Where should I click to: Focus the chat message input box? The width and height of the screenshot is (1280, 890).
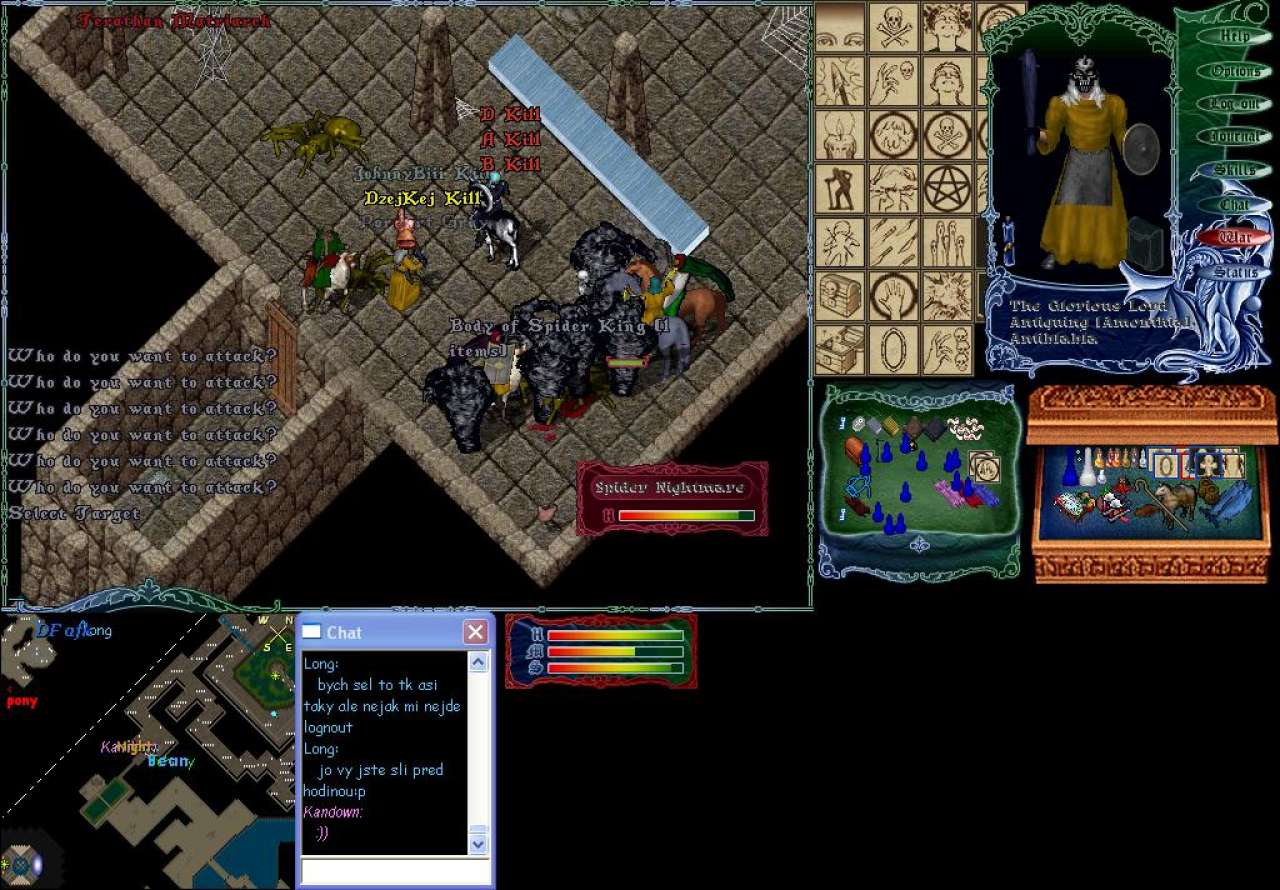click(x=396, y=871)
